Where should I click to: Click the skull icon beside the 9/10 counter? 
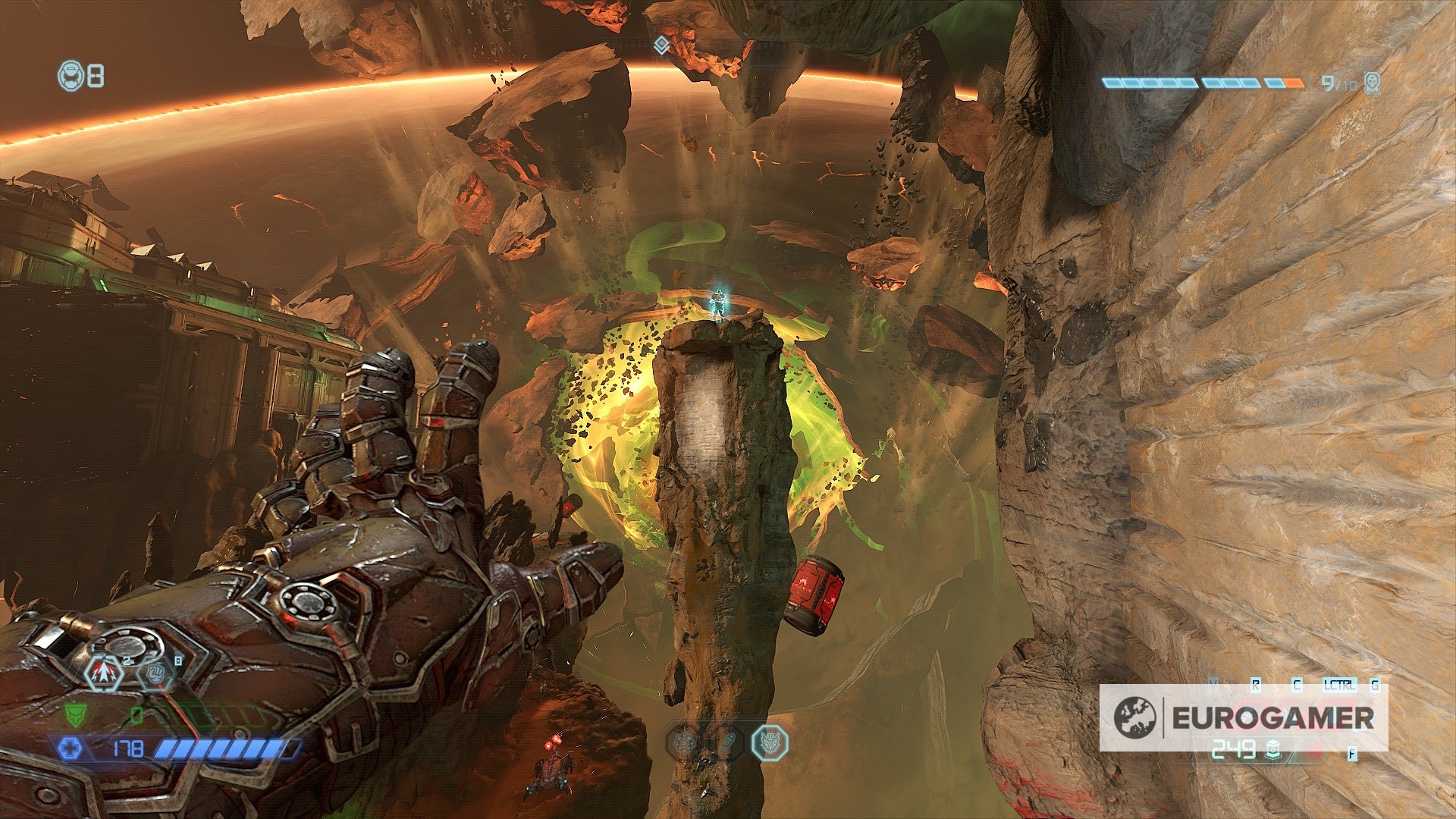(1372, 83)
